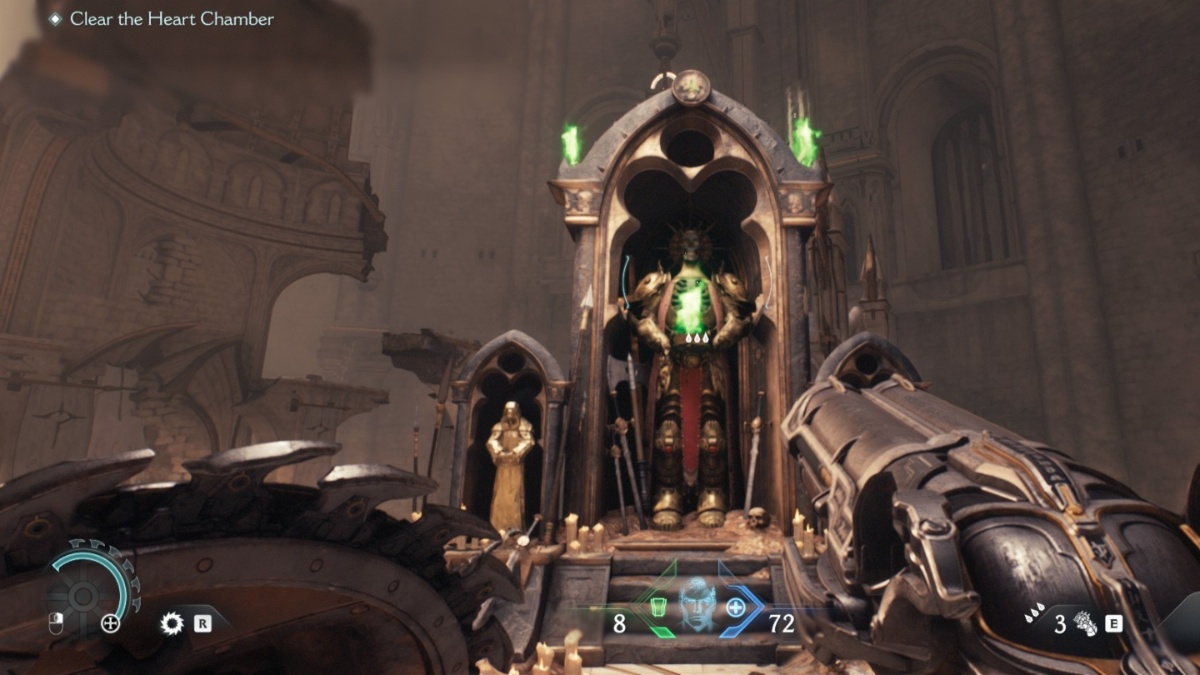Click the player face portrait
The image size is (1200, 675).
[x=695, y=605]
